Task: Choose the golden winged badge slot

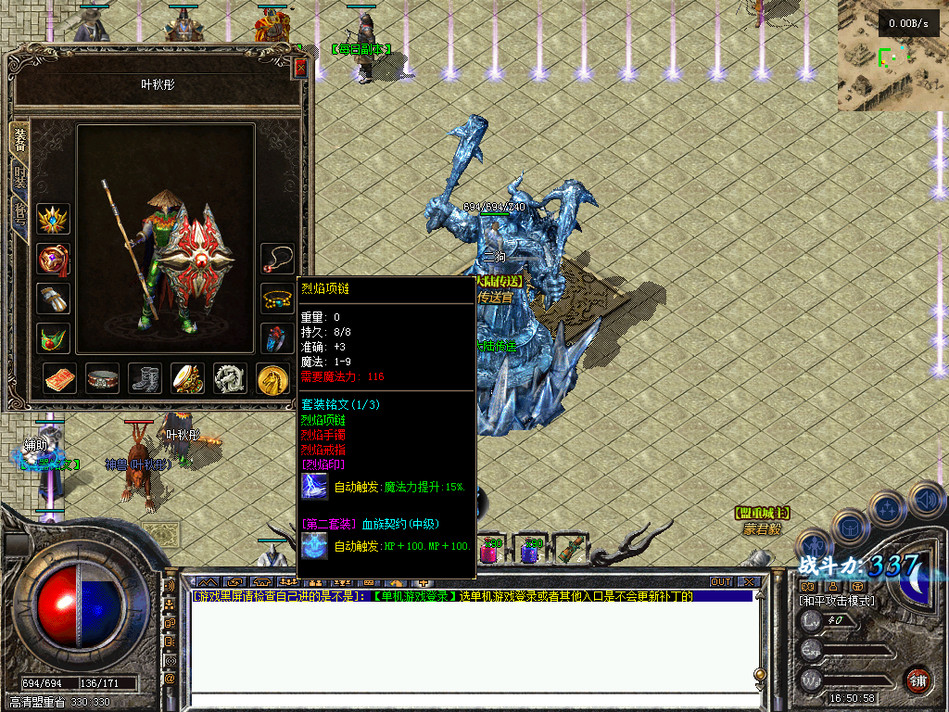Action: [53, 219]
